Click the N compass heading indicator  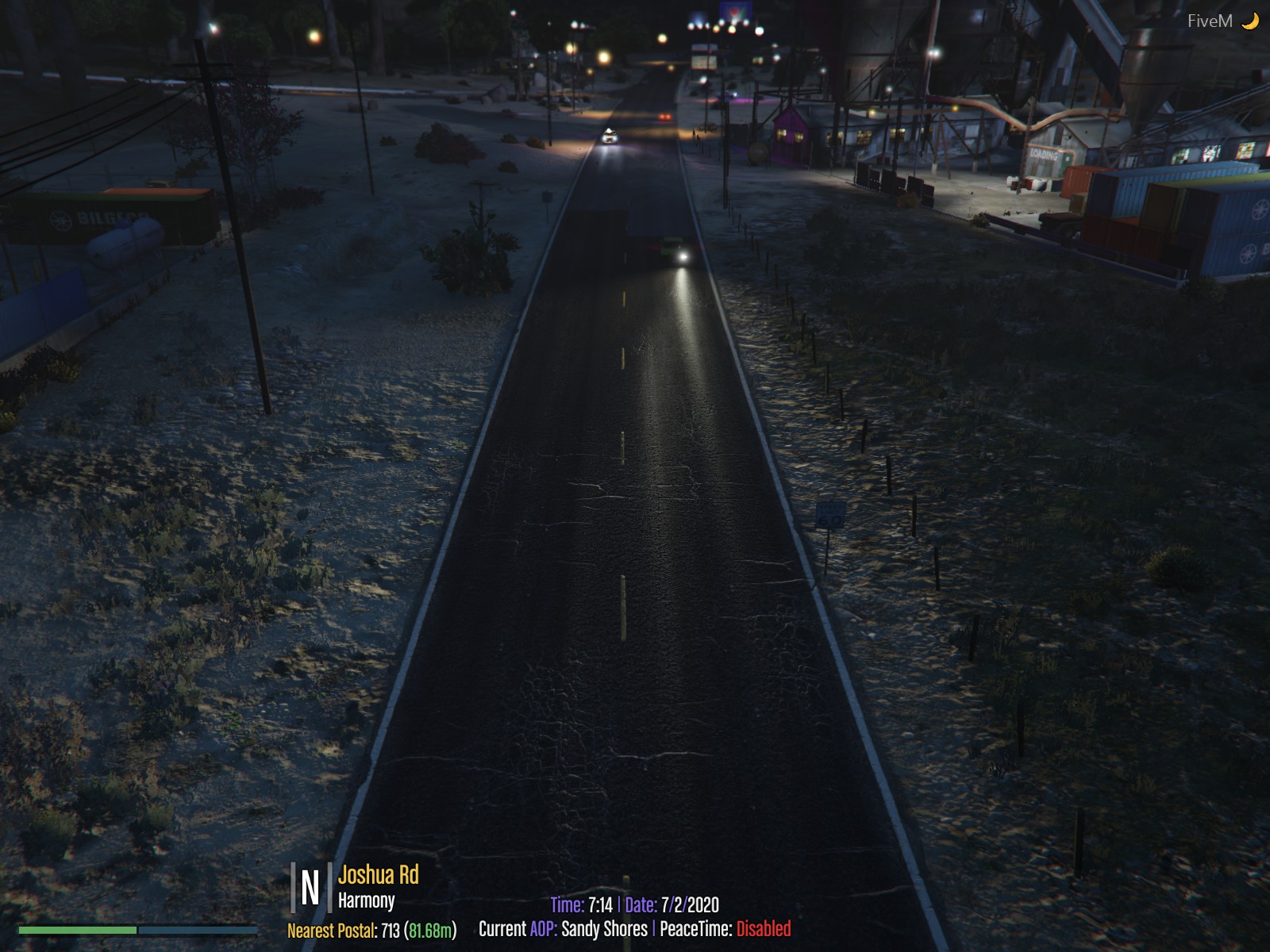click(310, 888)
